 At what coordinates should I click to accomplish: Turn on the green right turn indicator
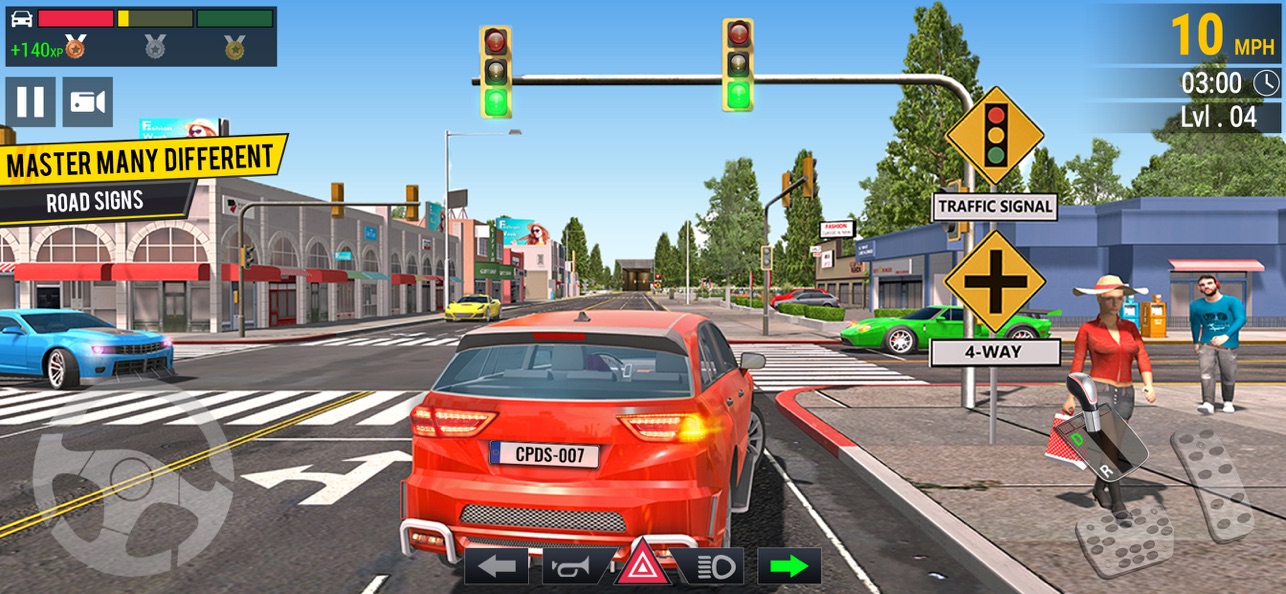[789, 566]
